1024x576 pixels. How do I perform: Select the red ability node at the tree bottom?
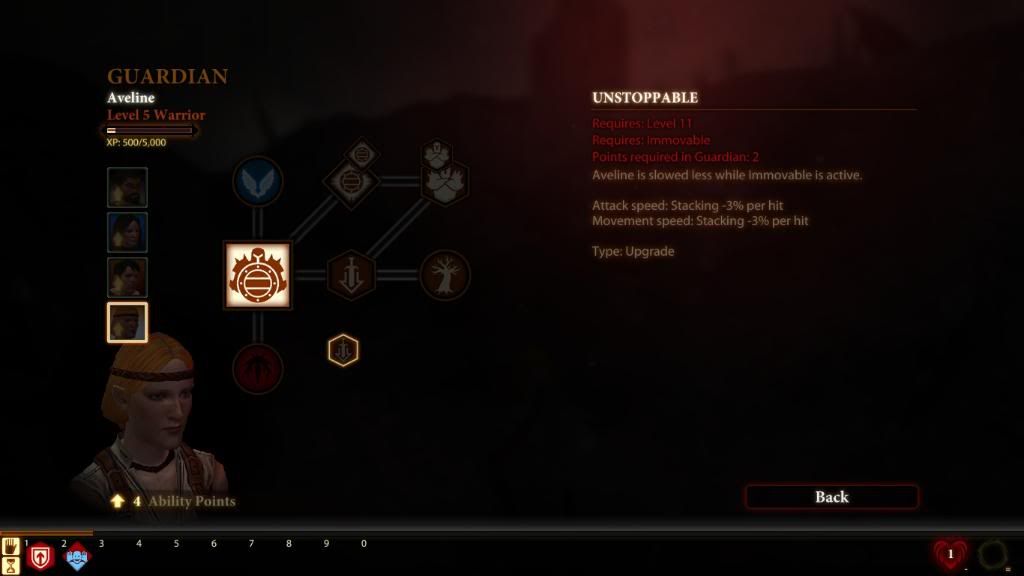point(257,369)
